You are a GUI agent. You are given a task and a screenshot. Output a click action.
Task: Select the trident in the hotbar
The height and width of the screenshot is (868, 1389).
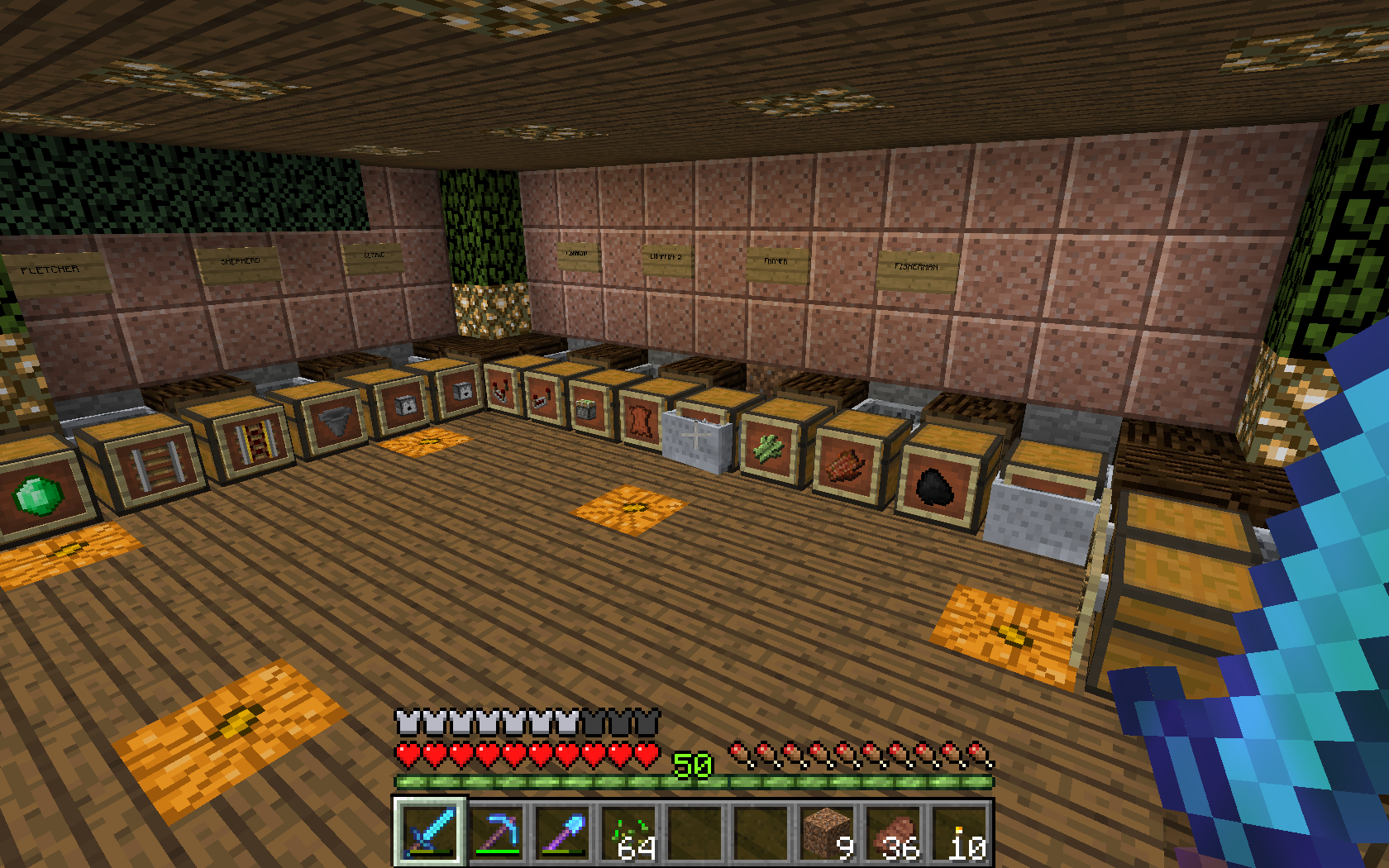pyautogui.click(x=563, y=833)
